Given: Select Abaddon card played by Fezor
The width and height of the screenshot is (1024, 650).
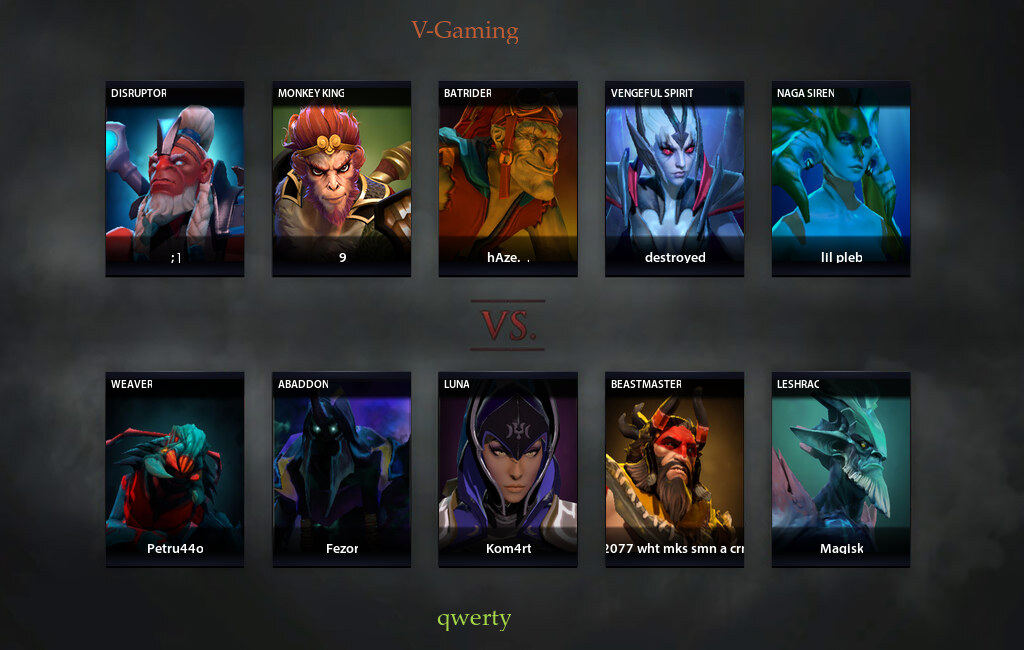Looking at the screenshot, I should click(x=342, y=469).
